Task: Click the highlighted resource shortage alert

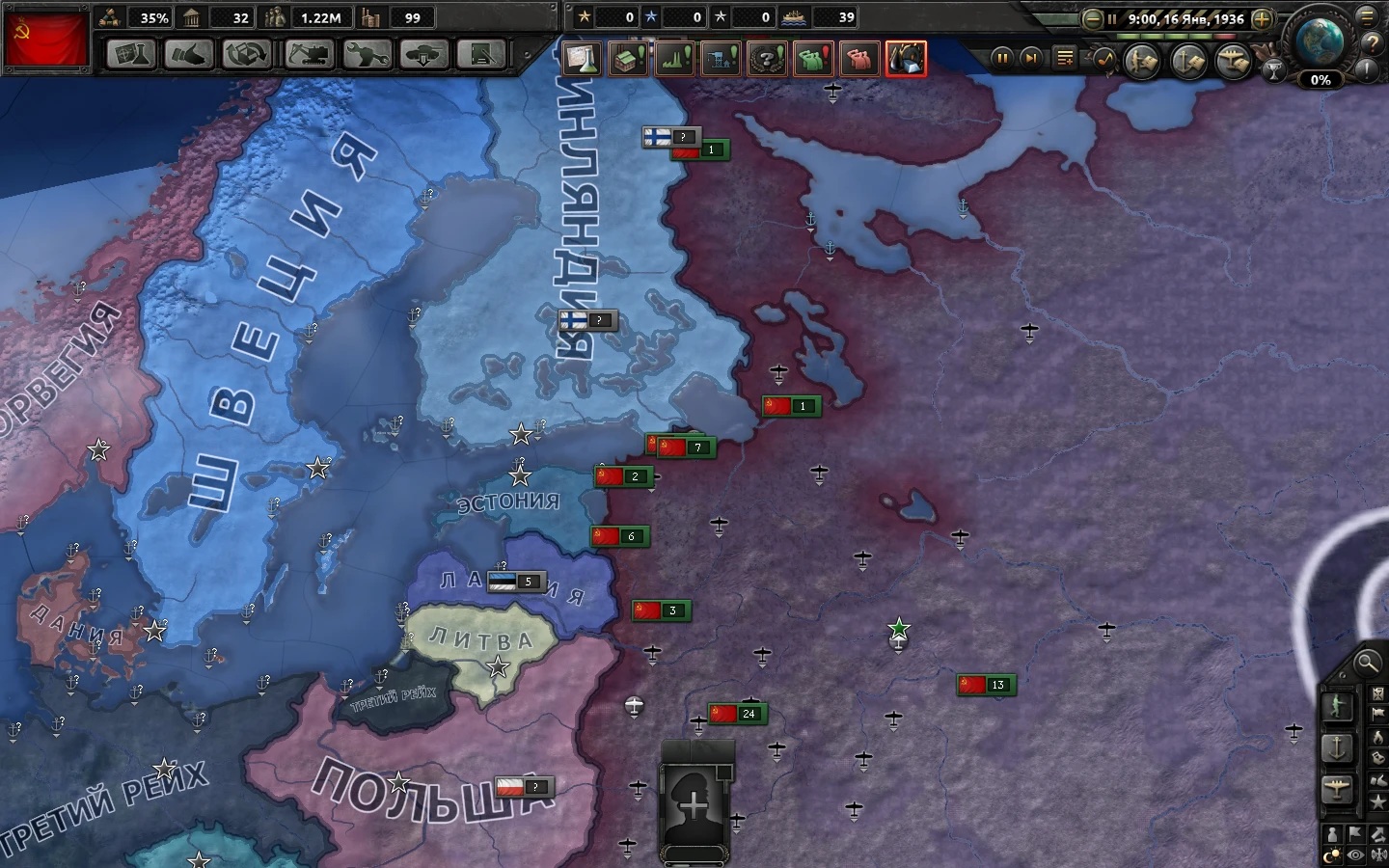Action: [906, 59]
